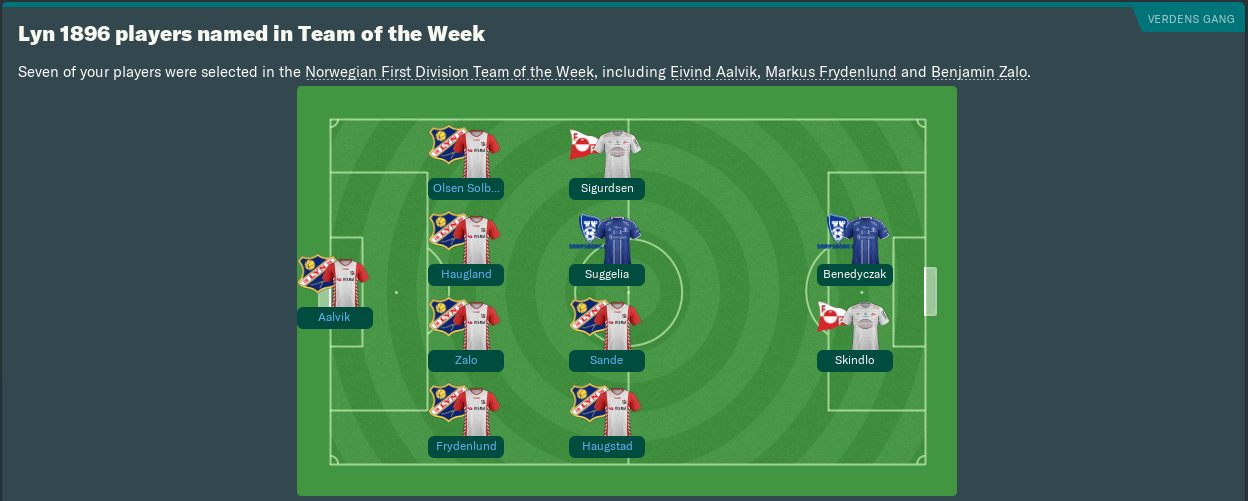The width and height of the screenshot is (1248, 501).
Task: Open the Markus Frydenlund link in the news text
Action: tap(831, 72)
